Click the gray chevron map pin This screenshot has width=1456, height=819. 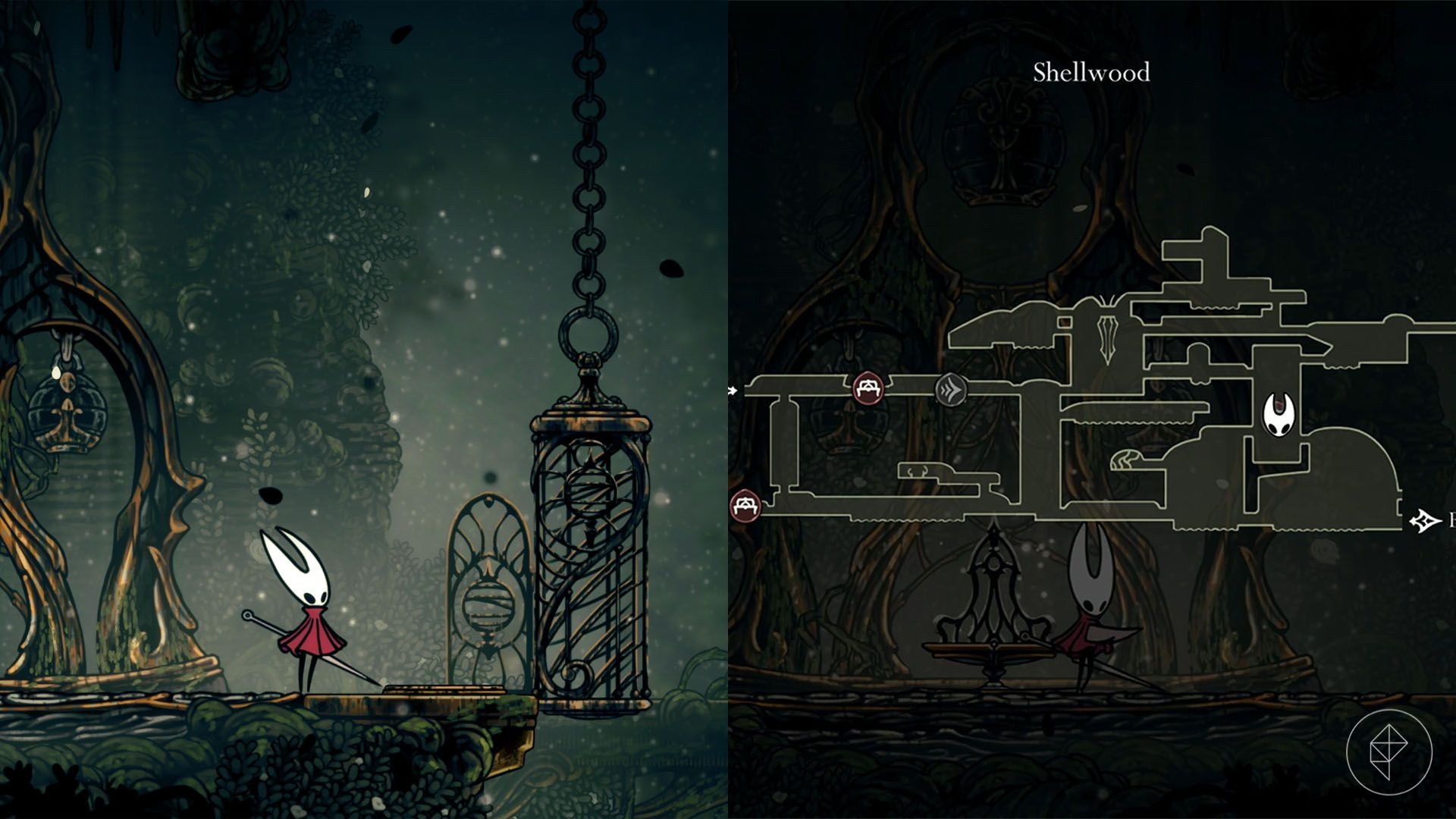[x=950, y=391]
